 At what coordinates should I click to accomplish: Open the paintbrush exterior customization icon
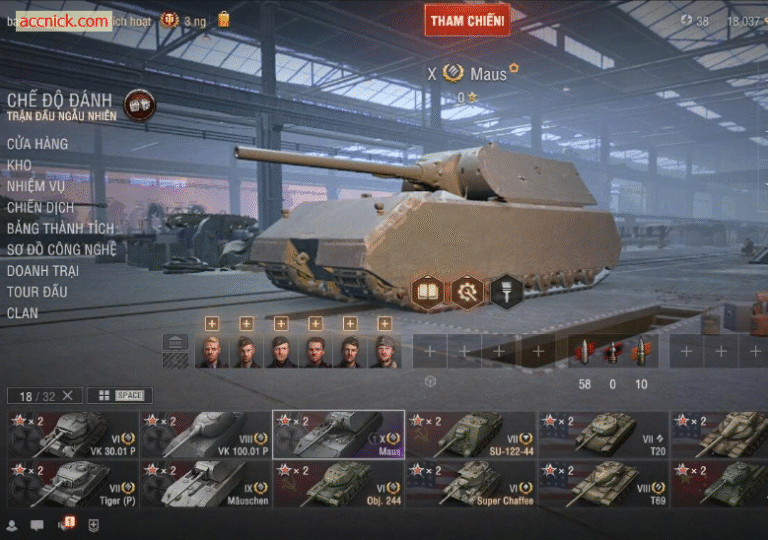pyautogui.click(x=506, y=291)
